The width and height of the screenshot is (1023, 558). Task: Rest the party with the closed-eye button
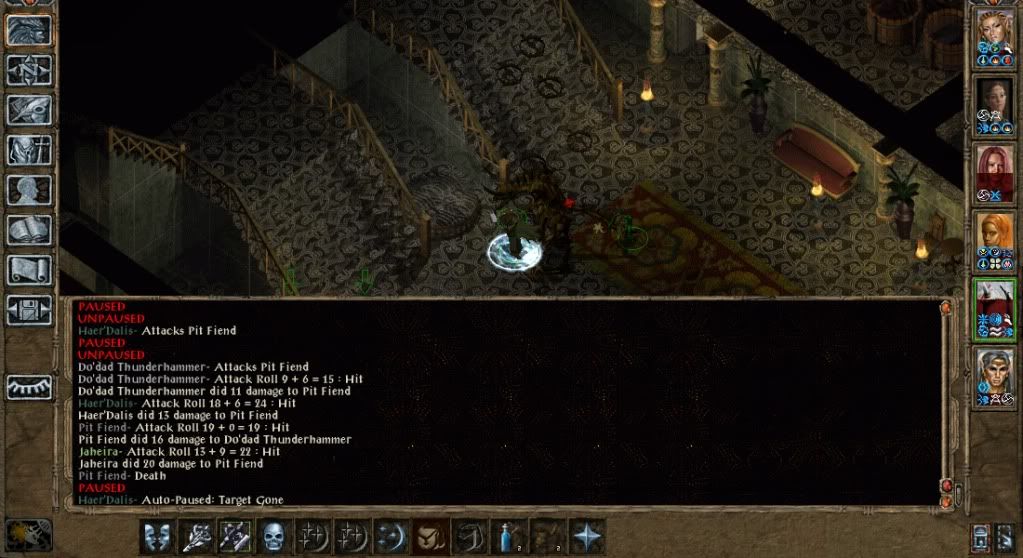(x=29, y=387)
